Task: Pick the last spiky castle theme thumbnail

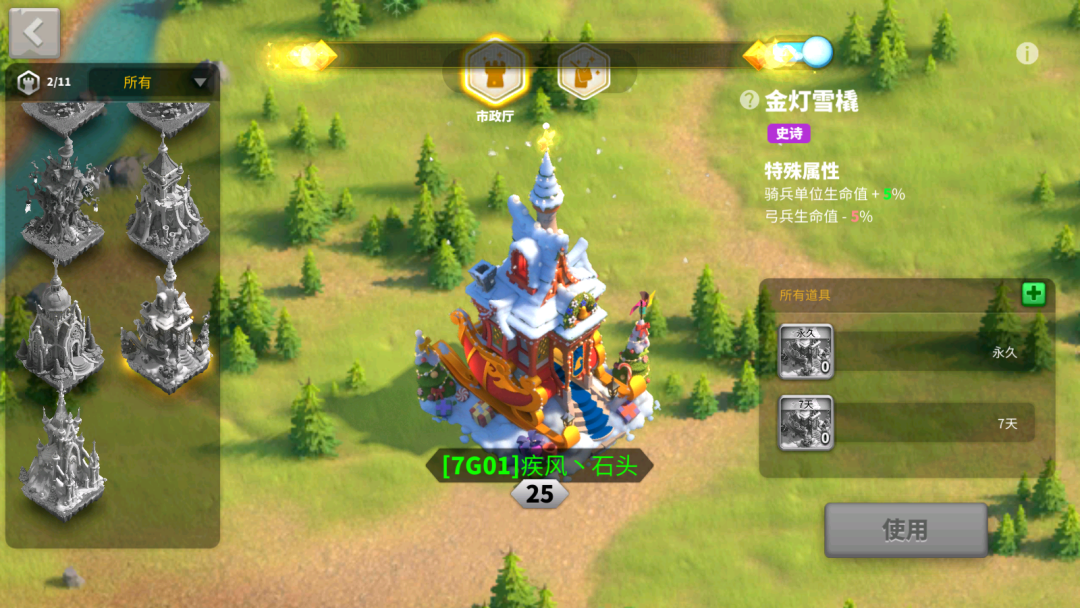Action: 62,462
